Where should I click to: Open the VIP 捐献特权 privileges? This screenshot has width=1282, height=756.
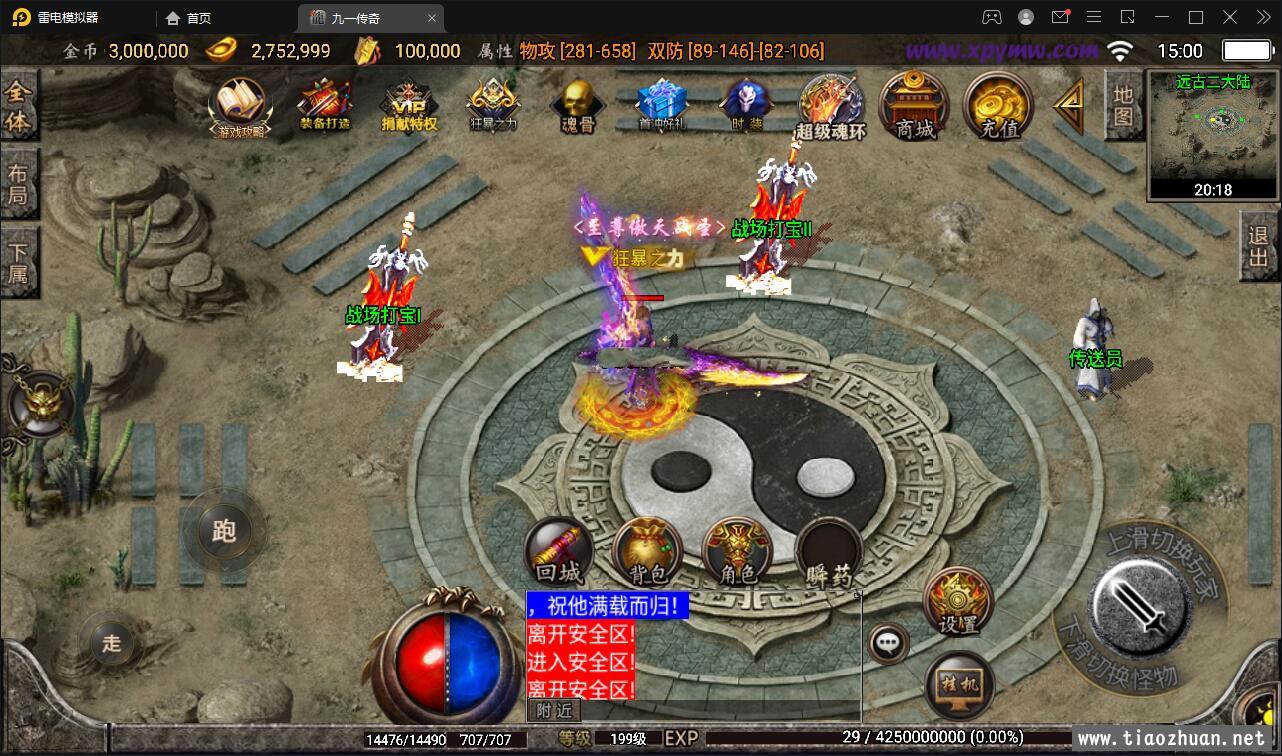[x=409, y=106]
